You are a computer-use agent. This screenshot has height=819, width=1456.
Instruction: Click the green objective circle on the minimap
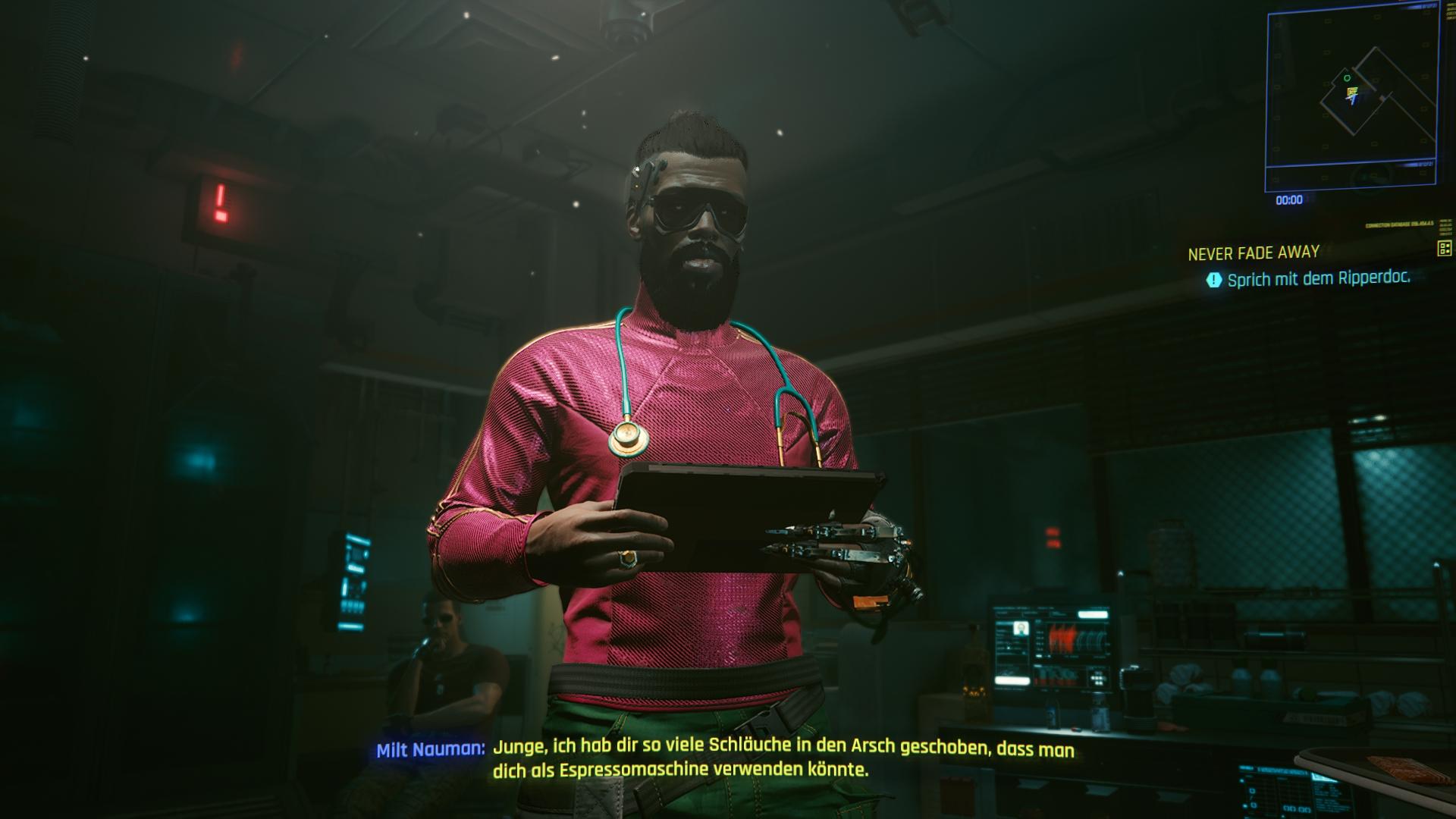[1347, 79]
